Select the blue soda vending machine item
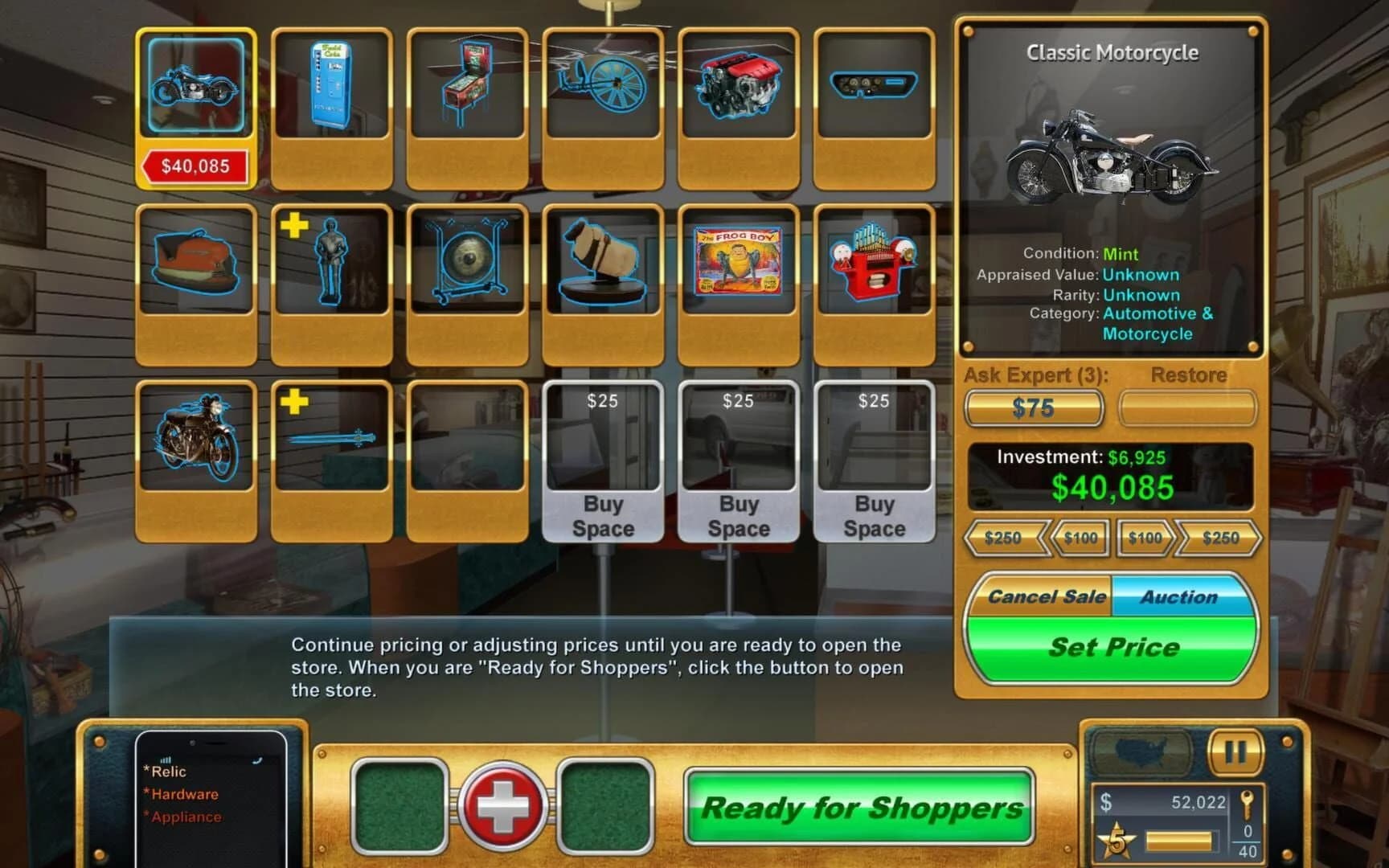 click(332, 88)
